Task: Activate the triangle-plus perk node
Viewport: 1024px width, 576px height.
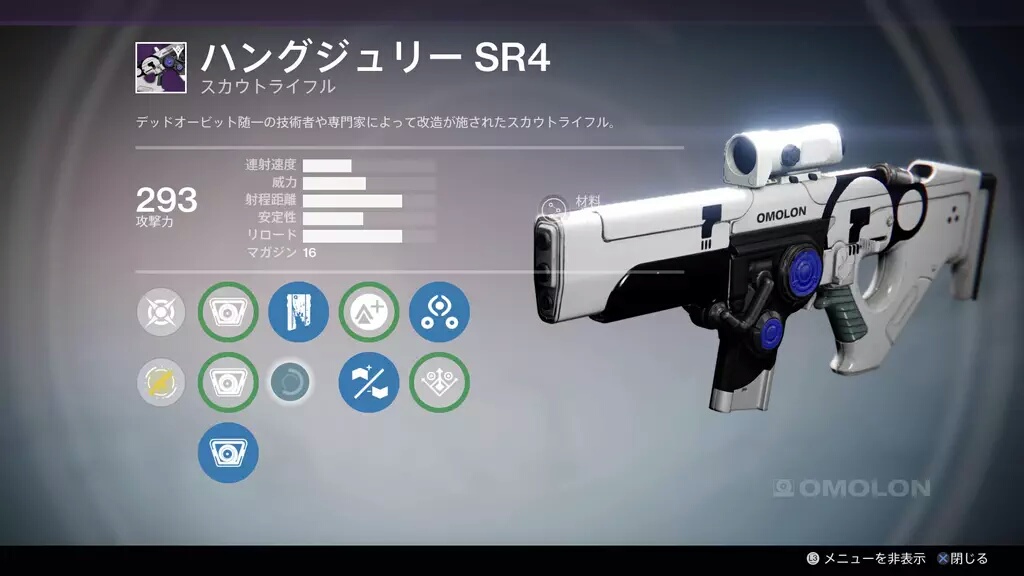Action: [369, 312]
